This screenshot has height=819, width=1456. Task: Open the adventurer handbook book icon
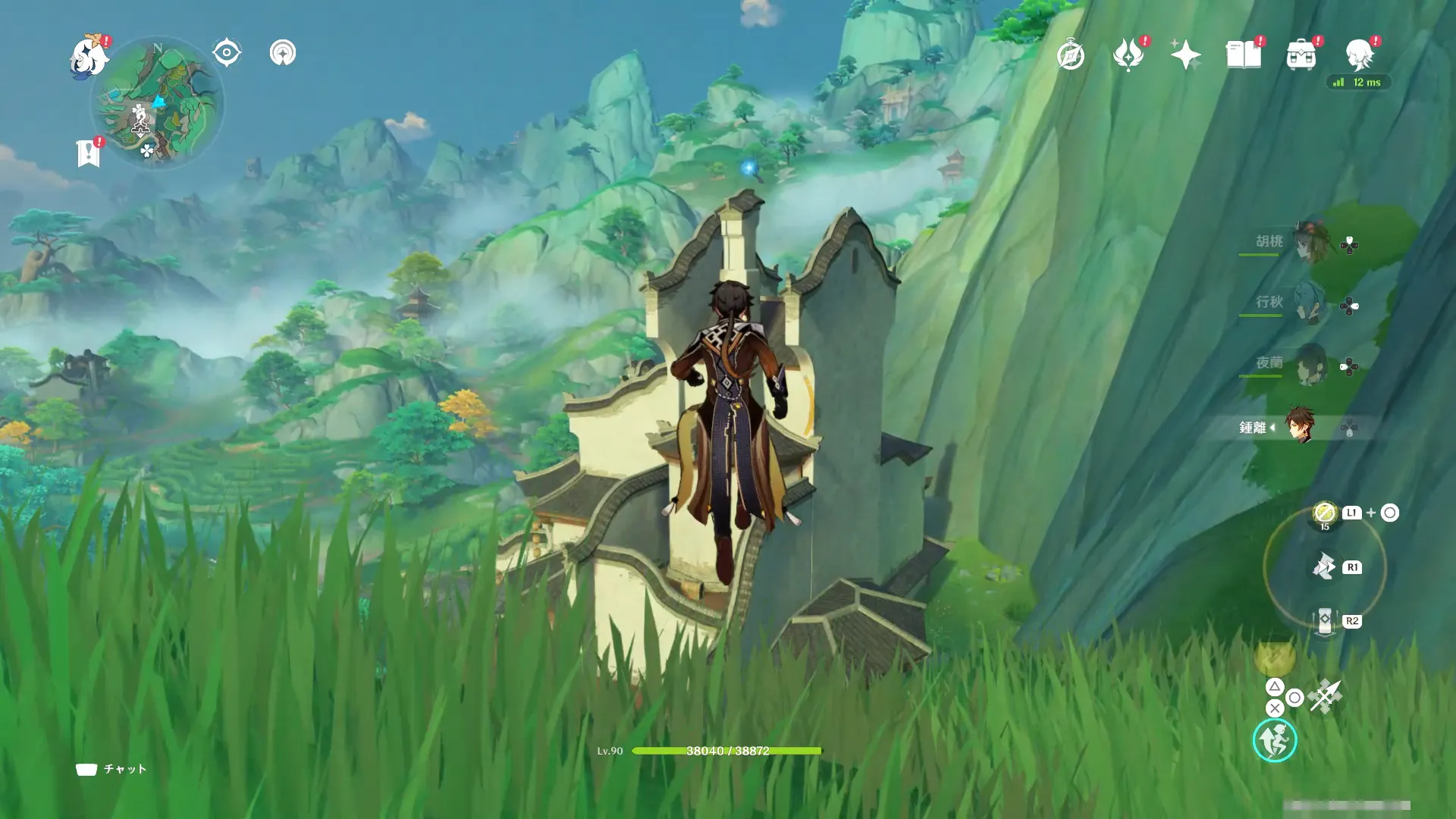click(x=1243, y=55)
